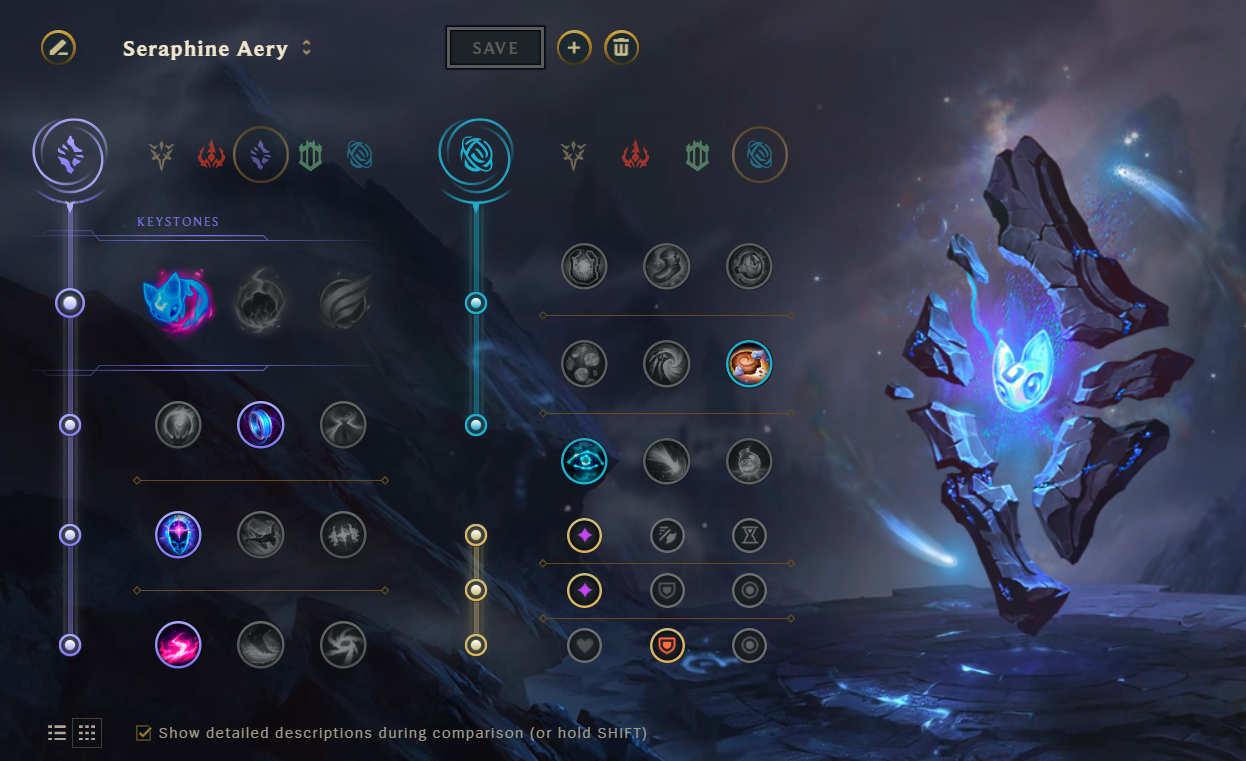Select the Manaflow Band rune
The image size is (1246, 761).
(260, 426)
